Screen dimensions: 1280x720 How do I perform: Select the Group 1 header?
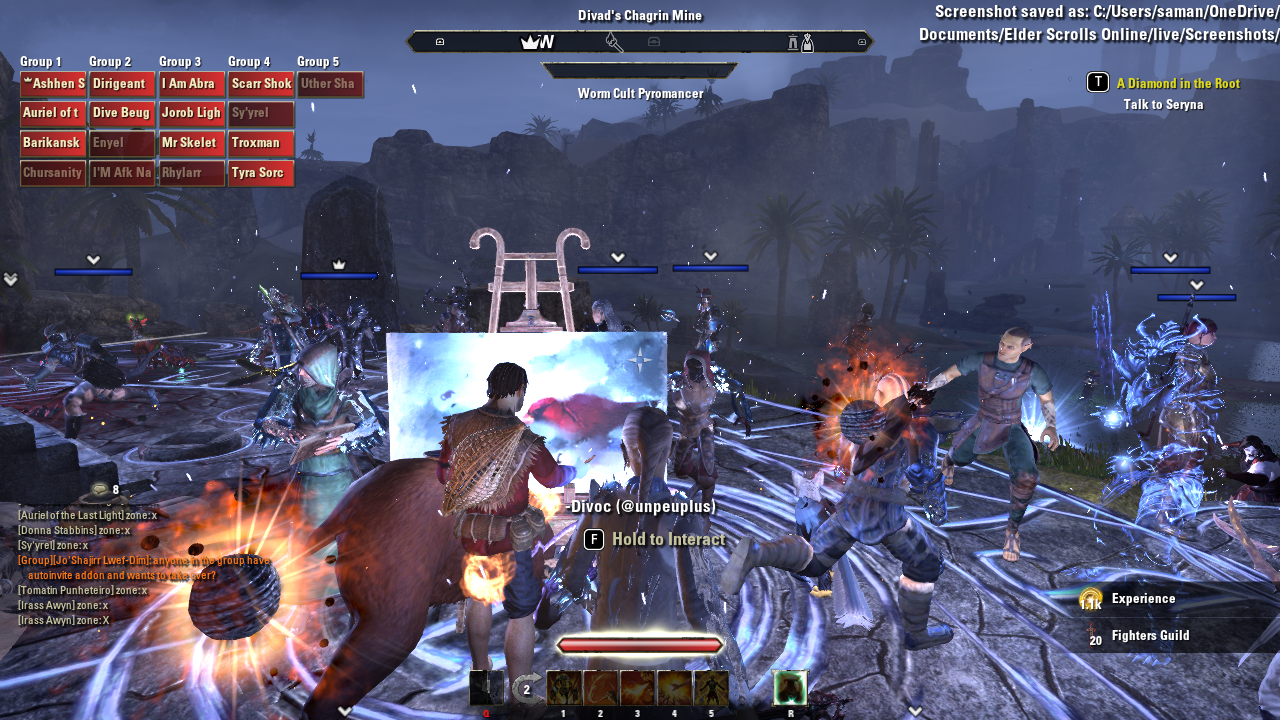42,61
